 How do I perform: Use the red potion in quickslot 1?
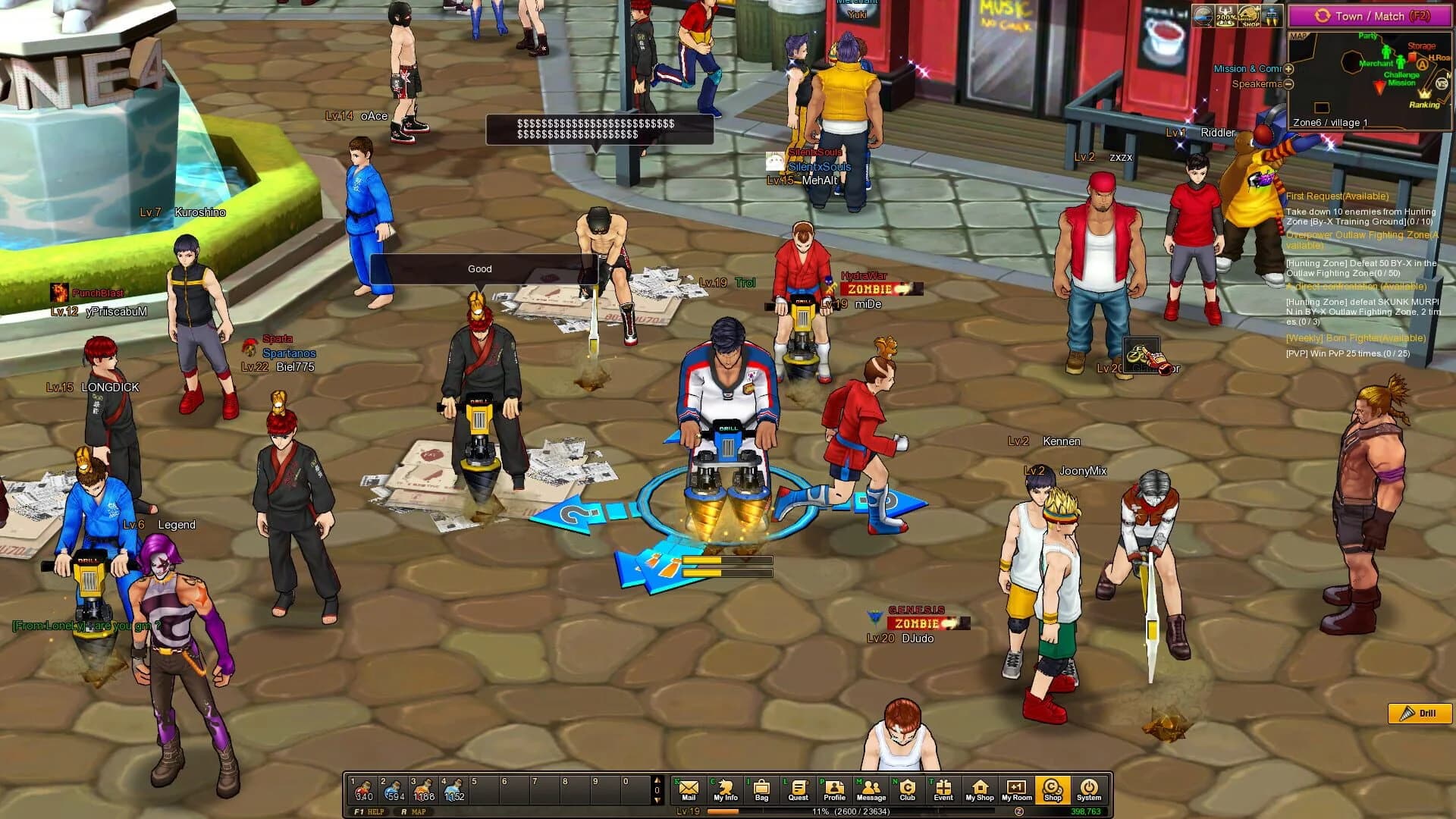pyautogui.click(x=364, y=789)
